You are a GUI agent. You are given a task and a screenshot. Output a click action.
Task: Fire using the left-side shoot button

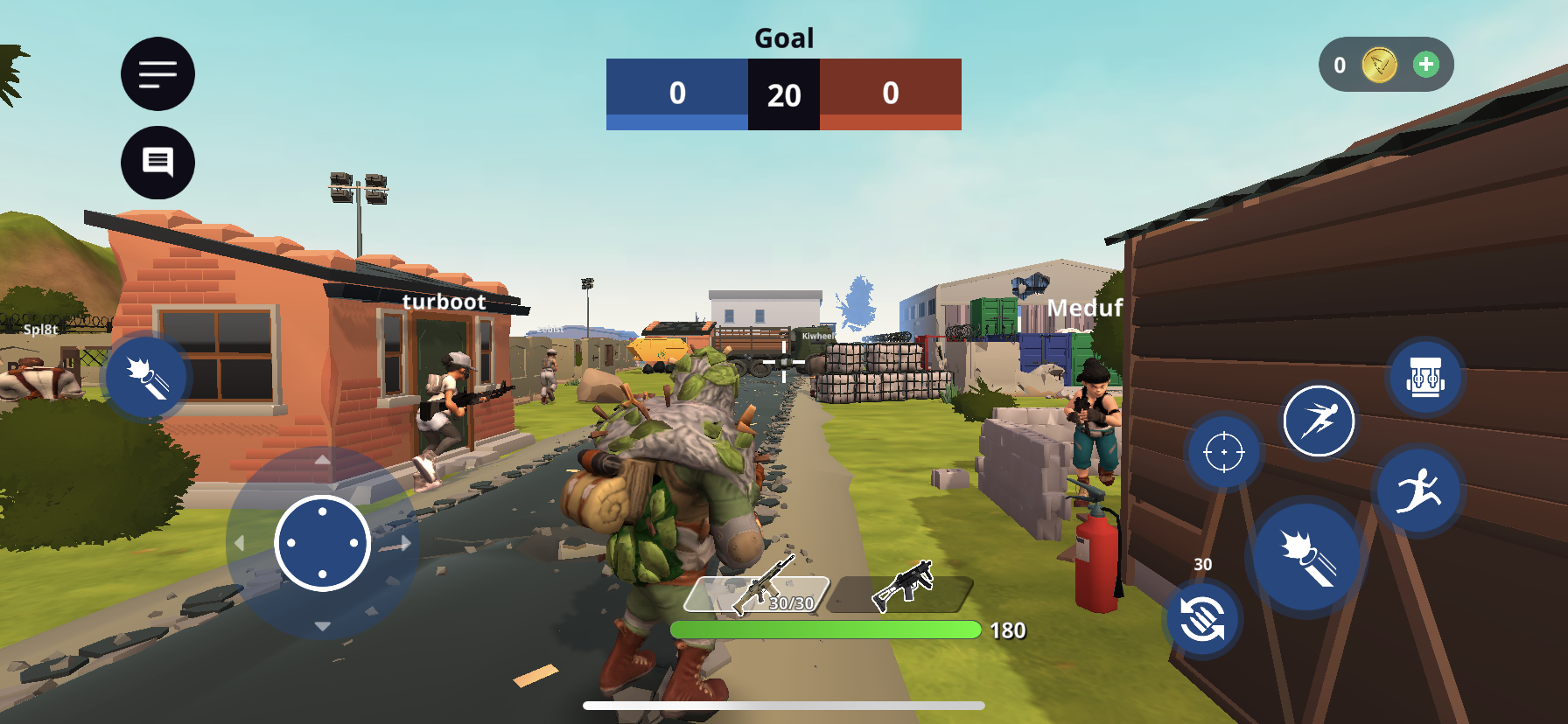147,377
